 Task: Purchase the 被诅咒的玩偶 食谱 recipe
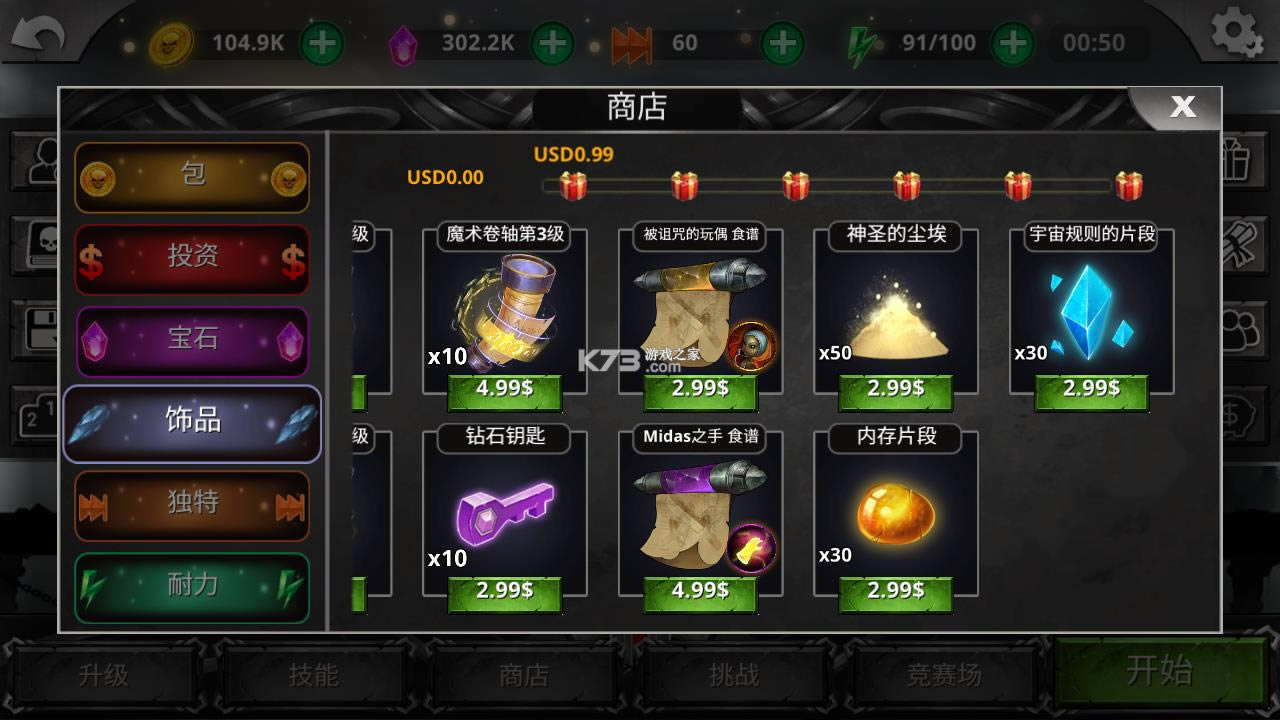(700, 390)
